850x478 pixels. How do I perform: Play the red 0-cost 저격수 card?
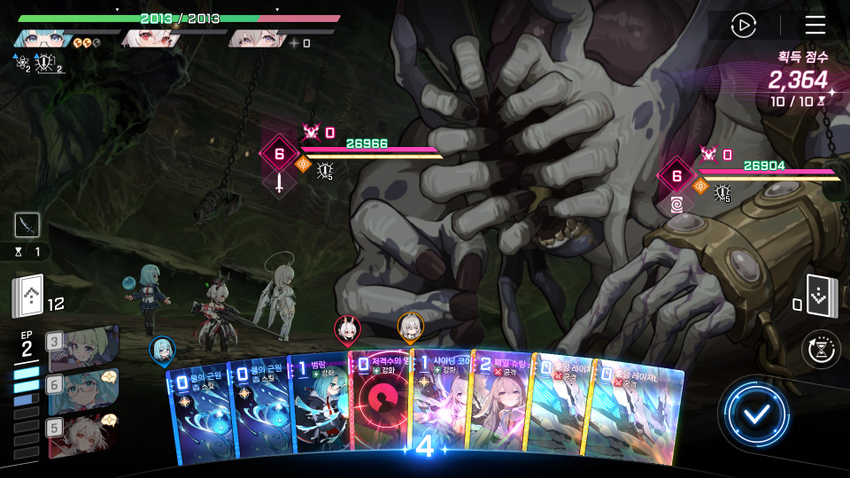click(x=380, y=405)
